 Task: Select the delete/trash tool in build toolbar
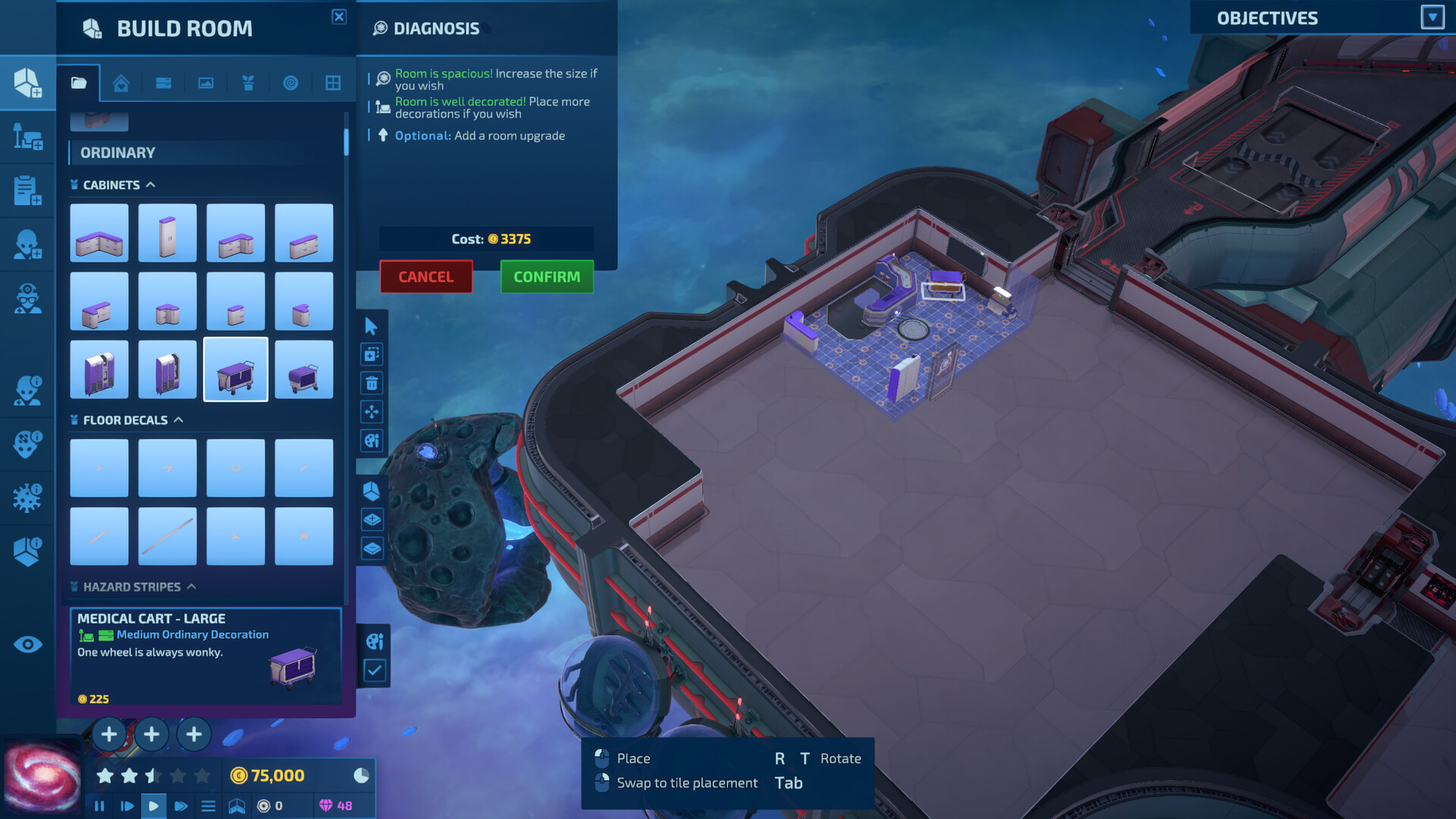[x=372, y=383]
